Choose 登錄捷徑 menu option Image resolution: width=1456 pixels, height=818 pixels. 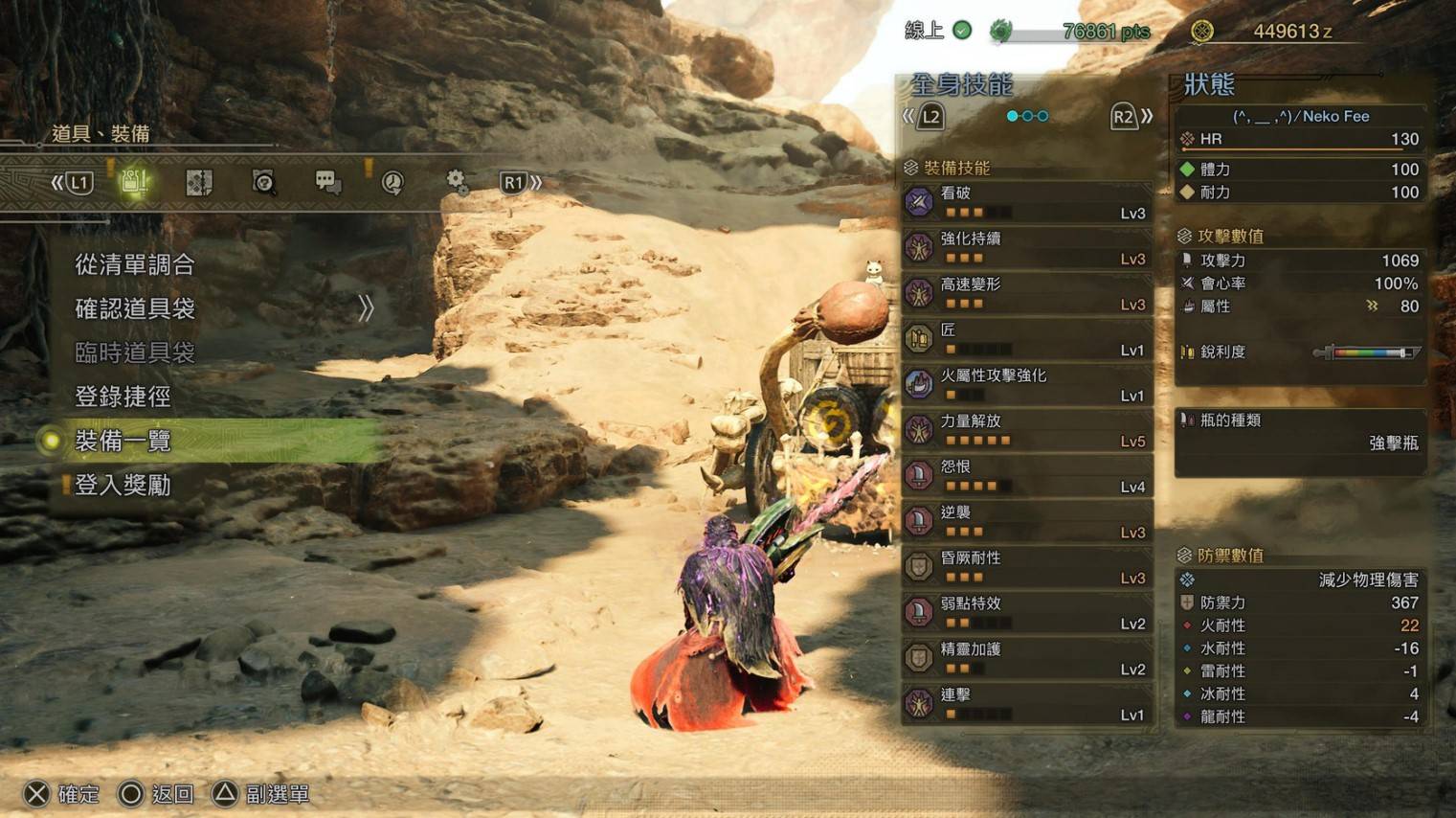(x=123, y=397)
